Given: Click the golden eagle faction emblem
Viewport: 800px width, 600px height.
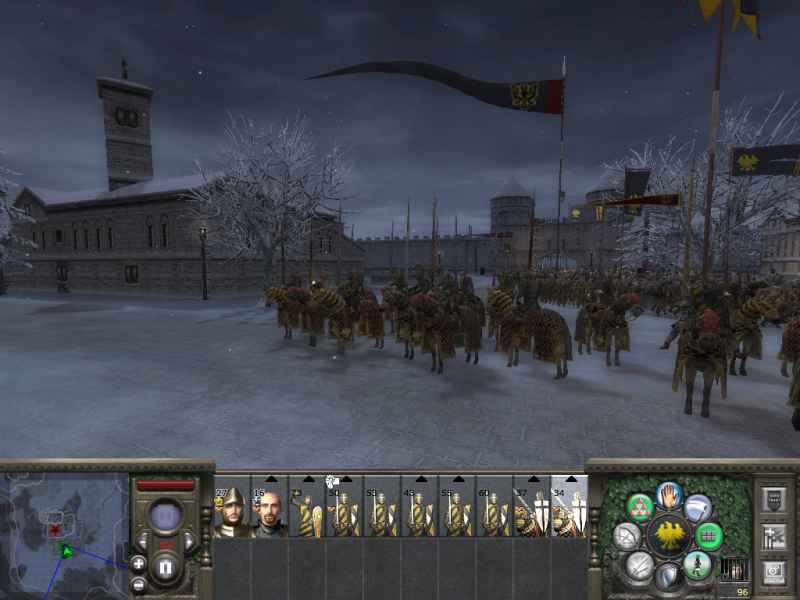Looking at the screenshot, I should point(669,536).
